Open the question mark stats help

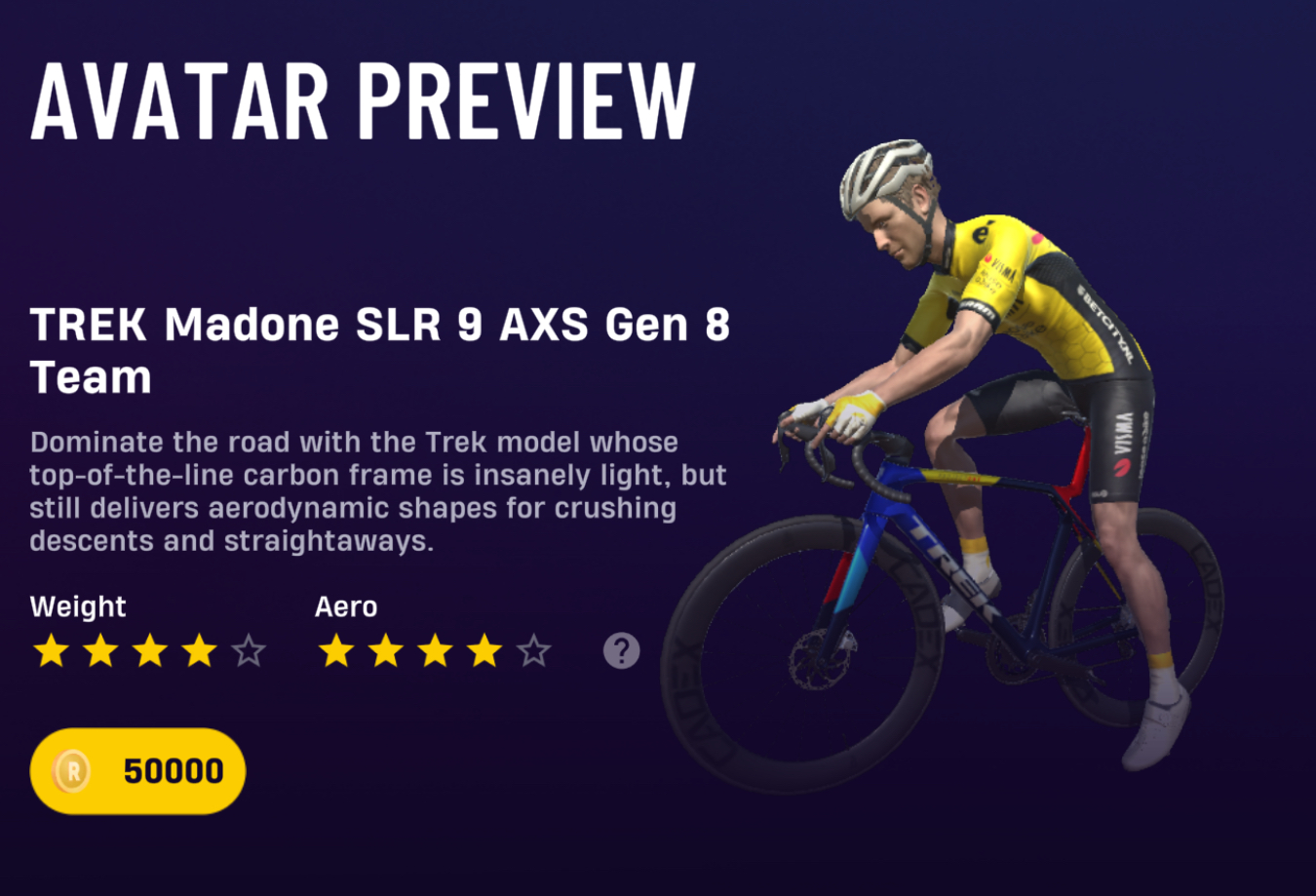tap(621, 650)
